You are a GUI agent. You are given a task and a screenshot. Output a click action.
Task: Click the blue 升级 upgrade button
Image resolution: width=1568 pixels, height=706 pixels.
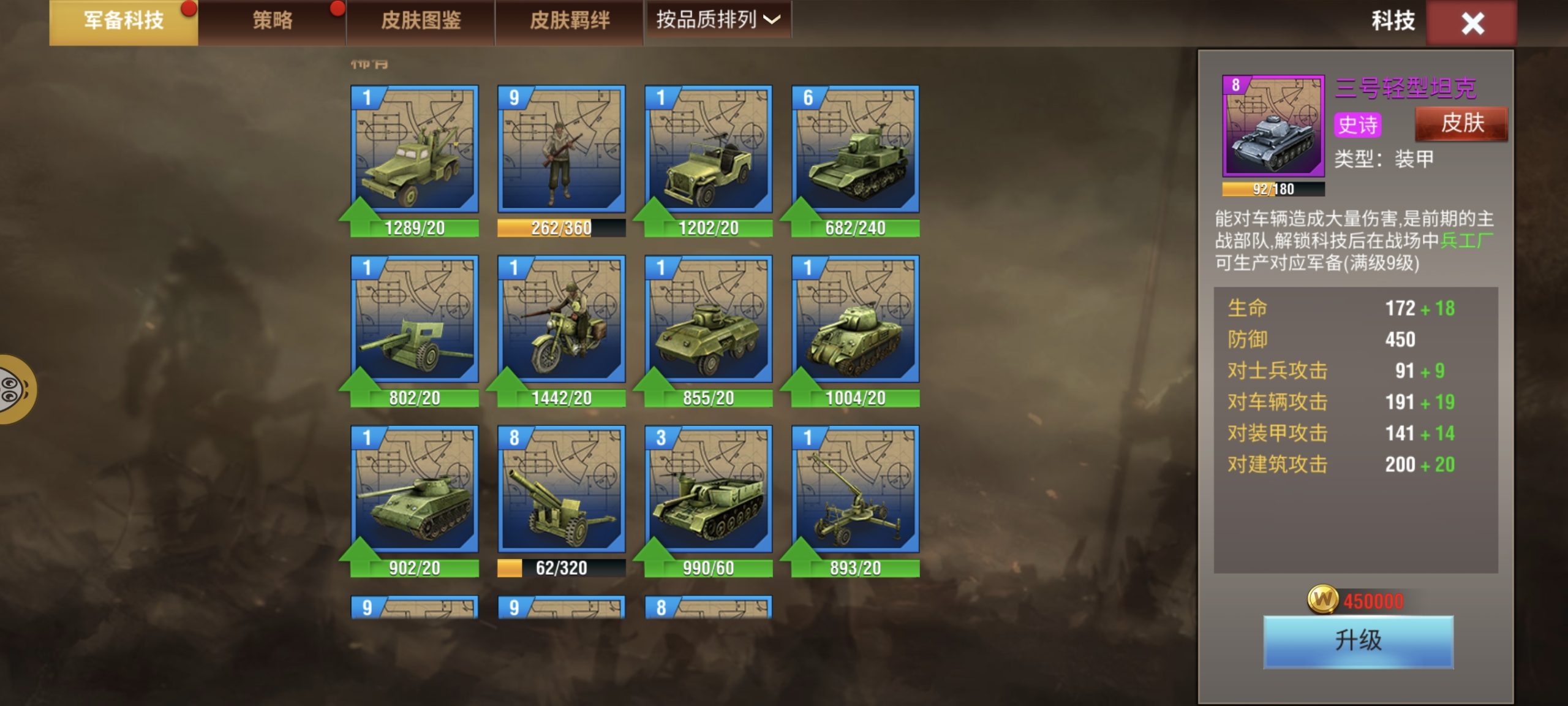tap(1358, 641)
